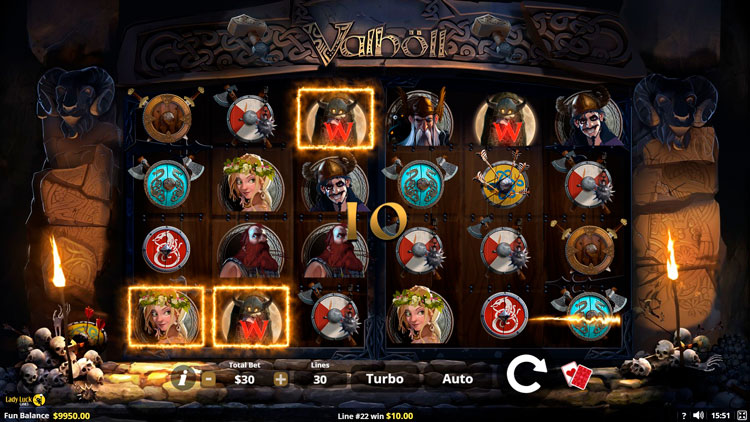Image resolution: width=750 pixels, height=422 pixels.
Task: Decrease total bet with the minus button
Action: pos(209,379)
